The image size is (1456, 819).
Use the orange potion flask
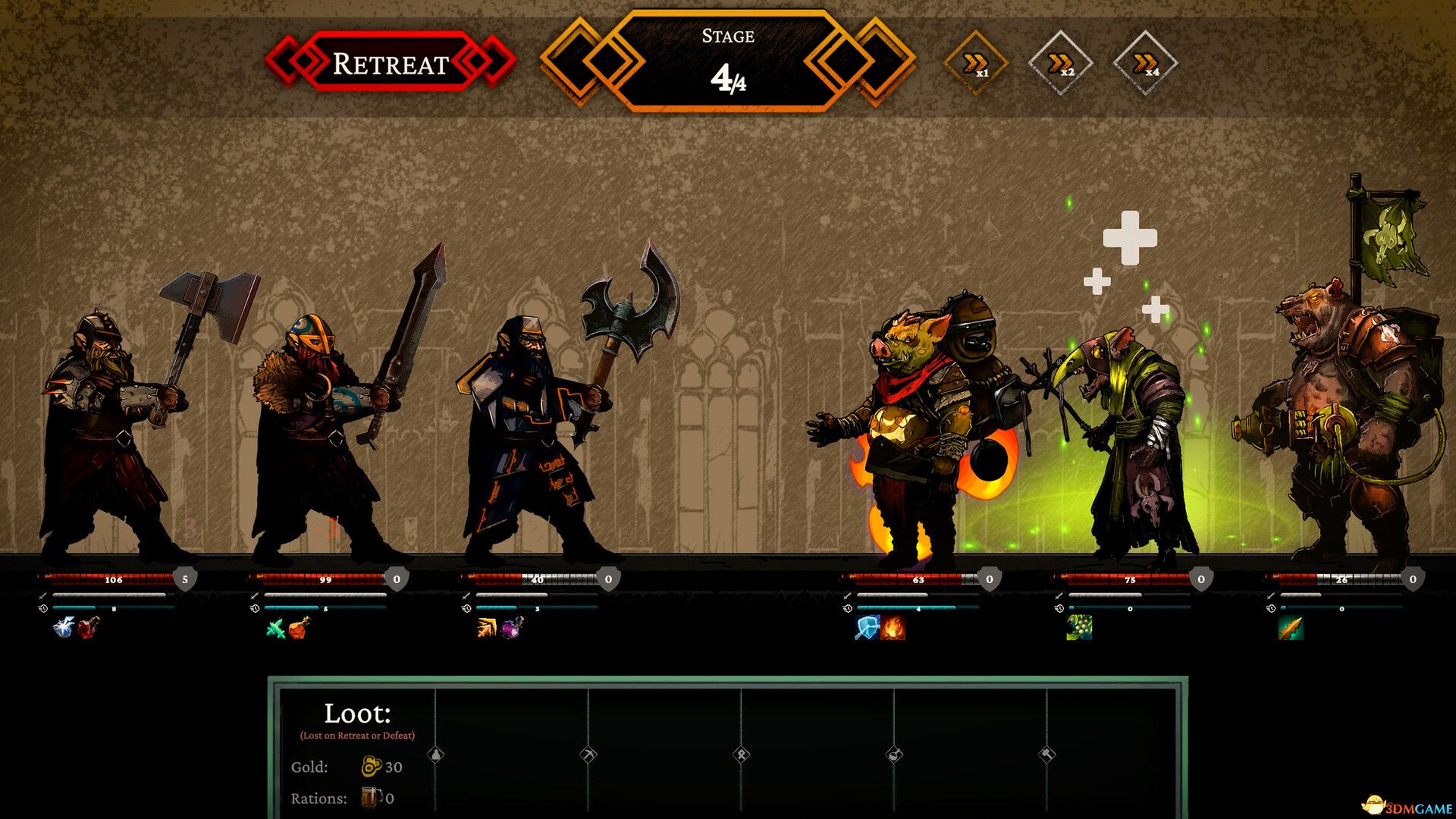pyautogui.click(x=299, y=628)
